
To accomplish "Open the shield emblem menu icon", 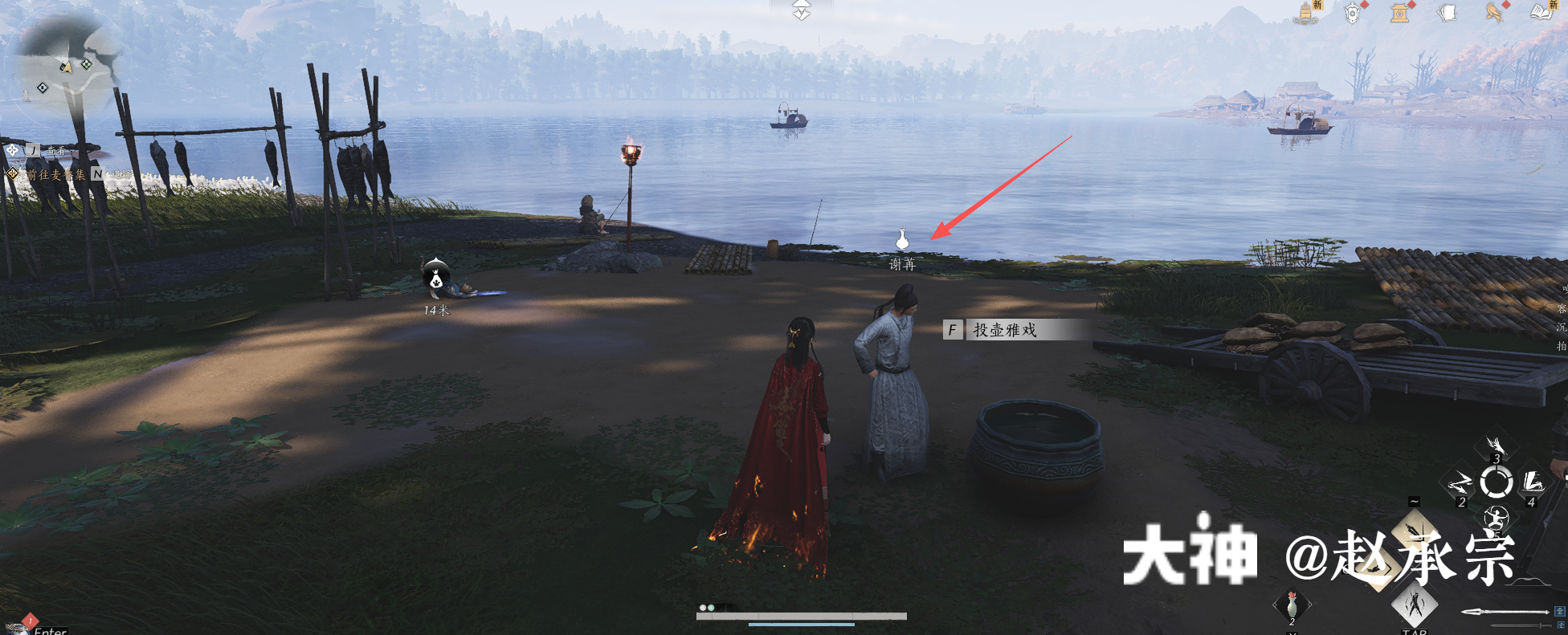I will (x=1353, y=13).
